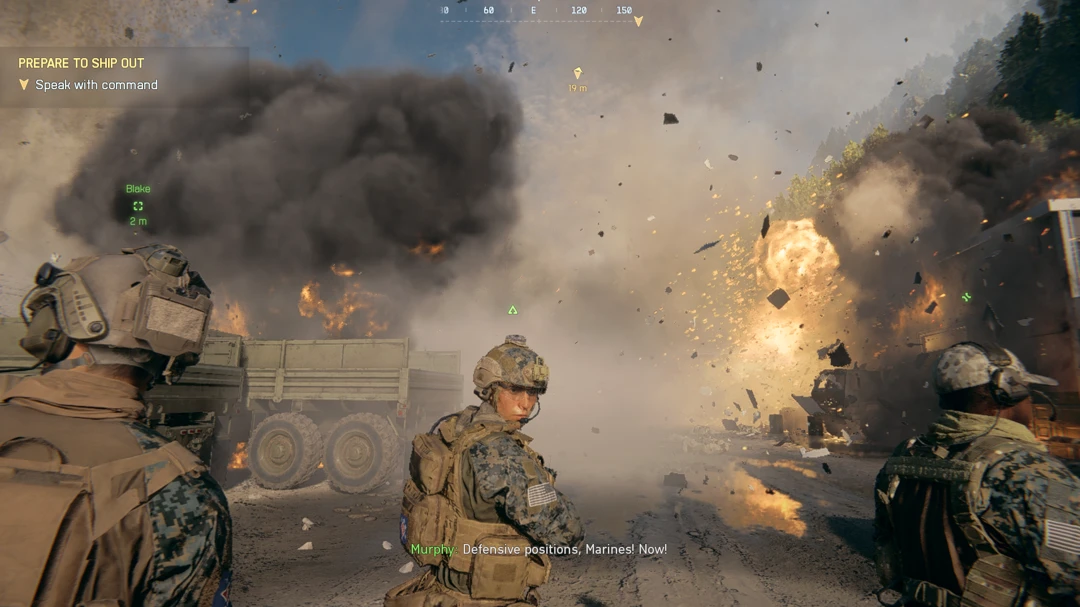Click the objective waypoint marker showing 19 m

577,73
